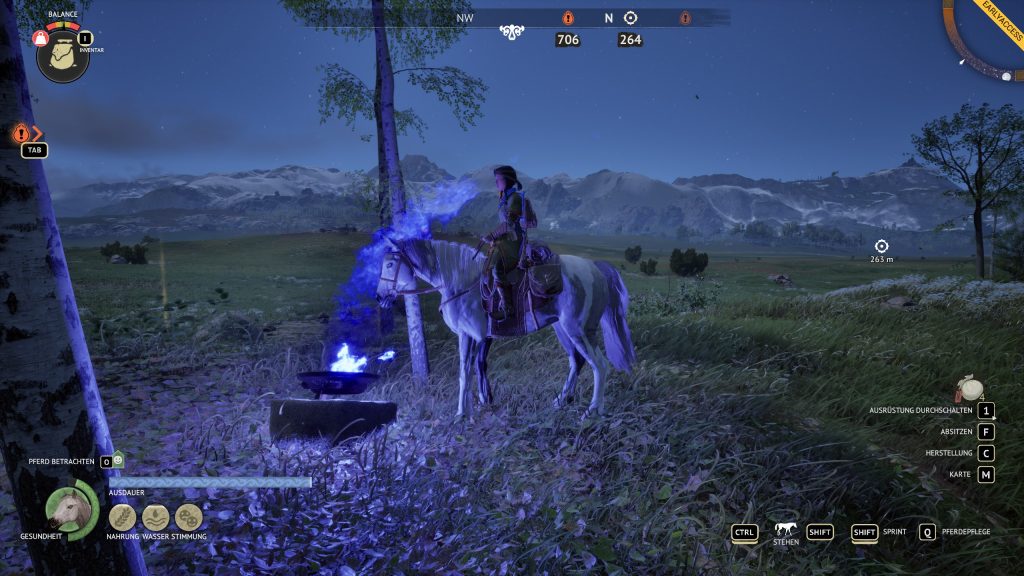The width and height of the screenshot is (1024, 576).
Task: Select the white crosshair compass waypoint
Action: click(x=630, y=18)
